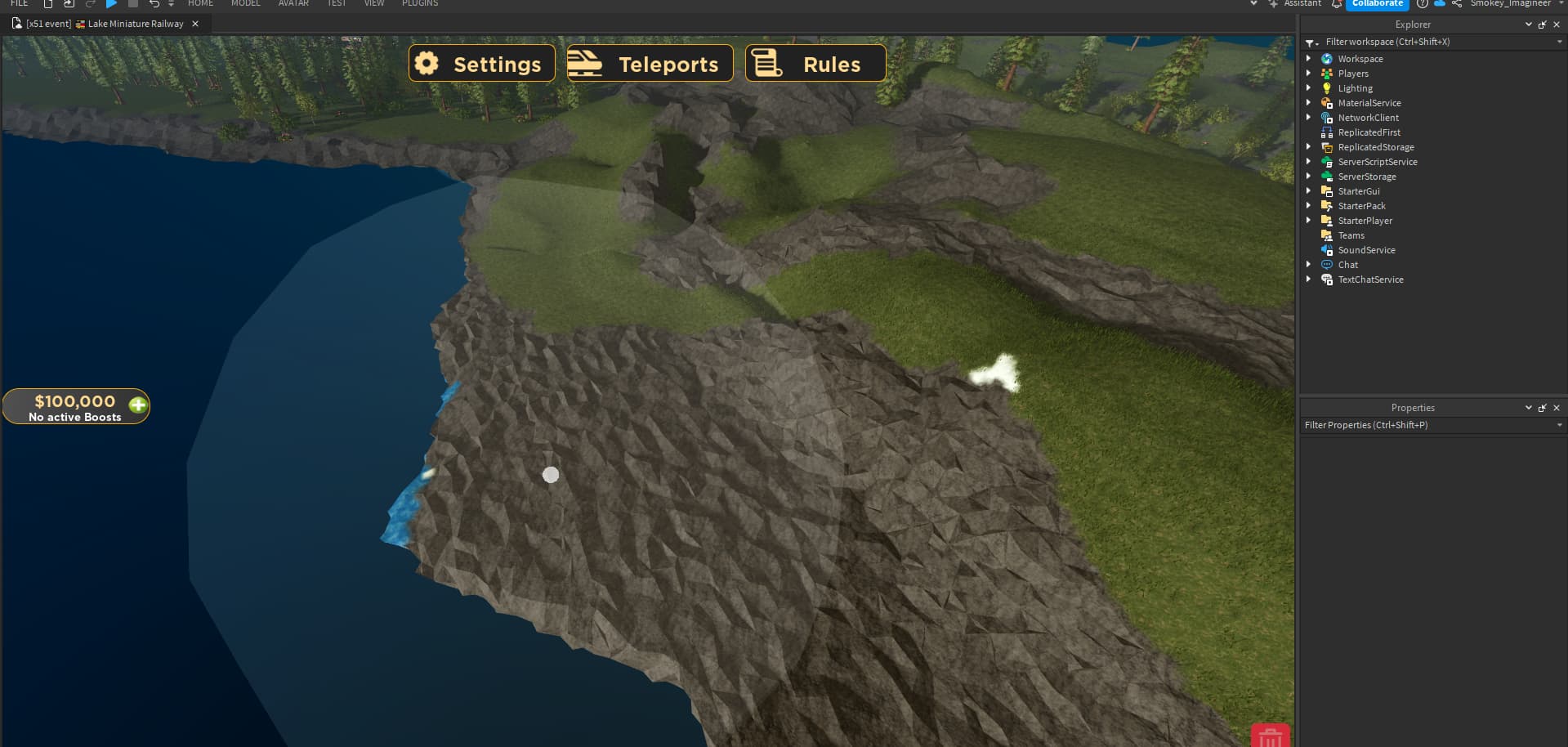
Task: Select the Undo icon in the toolbar
Action: pyautogui.click(x=155, y=4)
